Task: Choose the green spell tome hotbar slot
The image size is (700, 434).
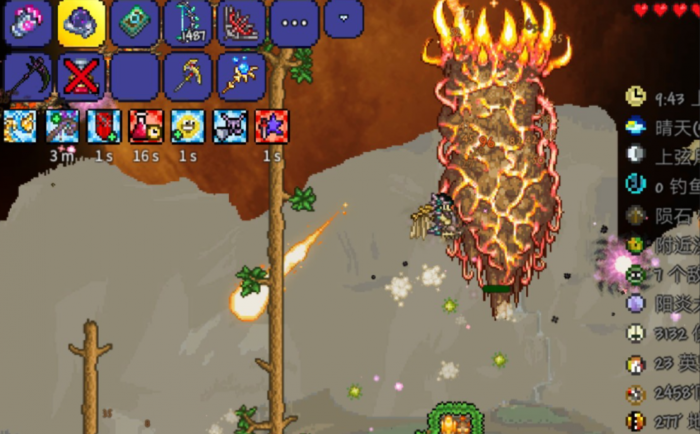Action: click(x=135, y=23)
